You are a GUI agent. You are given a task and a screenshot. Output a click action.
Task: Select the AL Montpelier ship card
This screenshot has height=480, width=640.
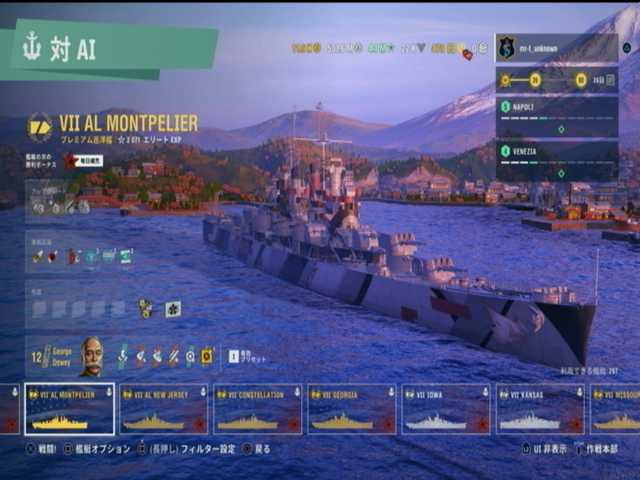coord(69,409)
